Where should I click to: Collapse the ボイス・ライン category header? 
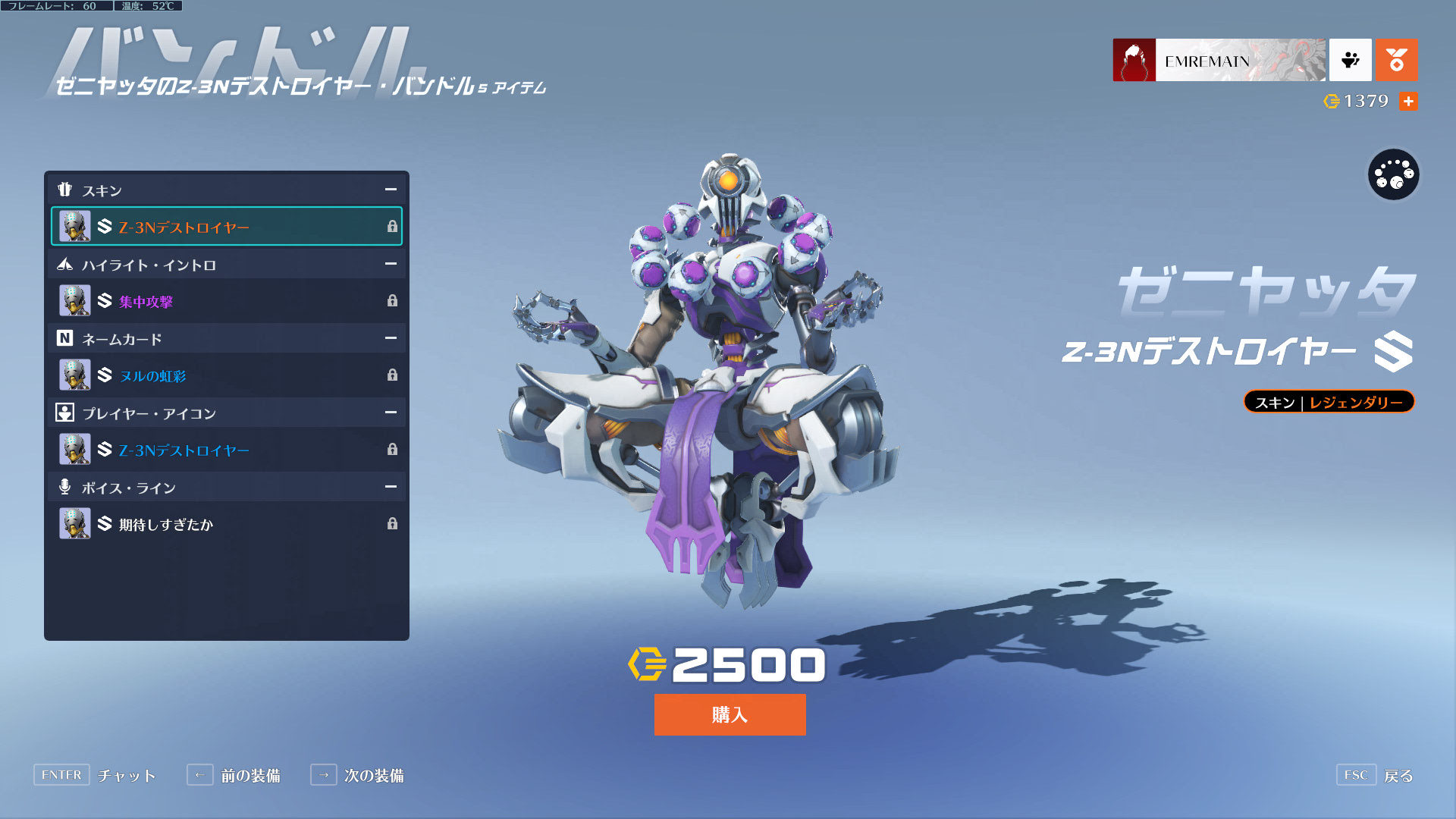coord(391,487)
